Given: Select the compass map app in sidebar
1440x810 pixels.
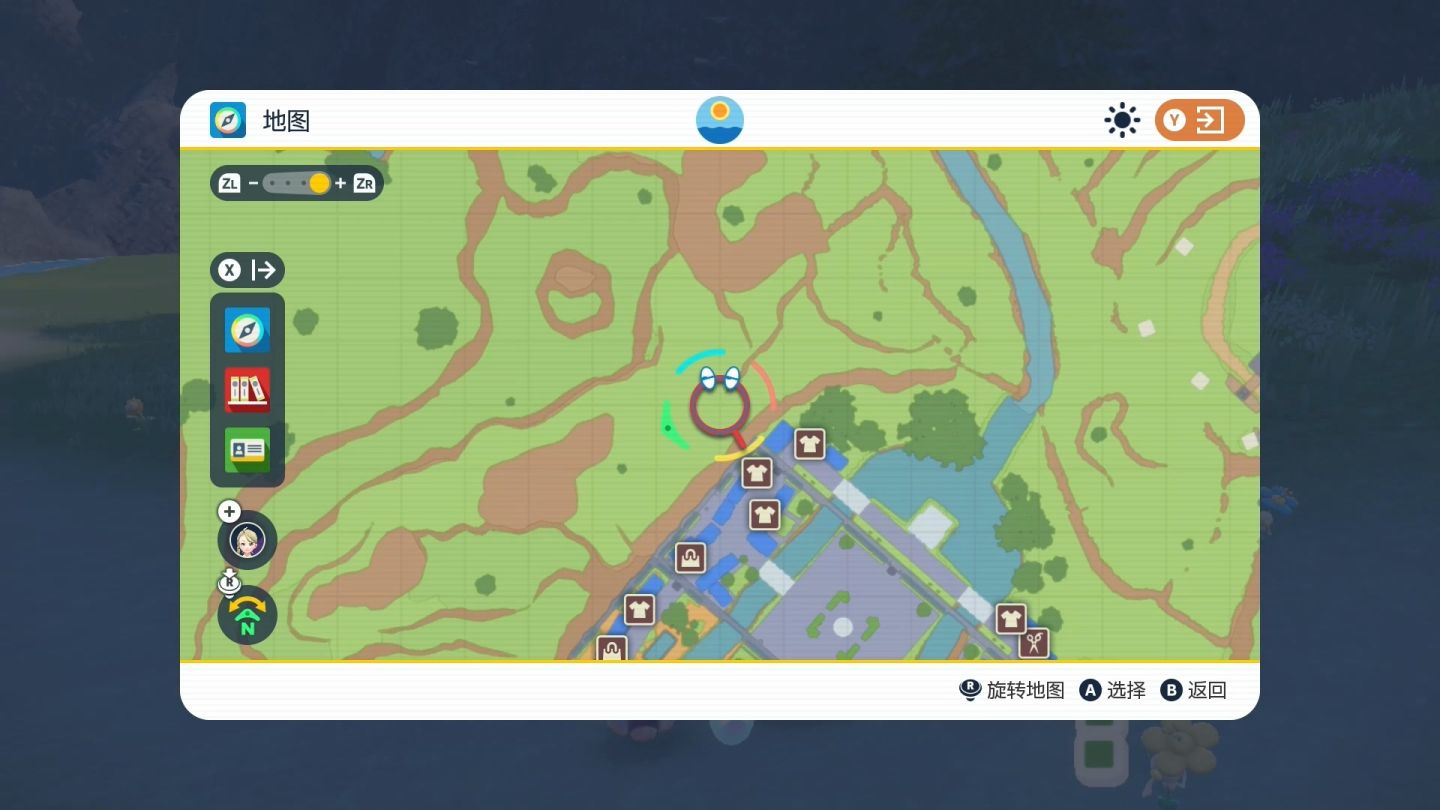Looking at the screenshot, I should [247, 330].
